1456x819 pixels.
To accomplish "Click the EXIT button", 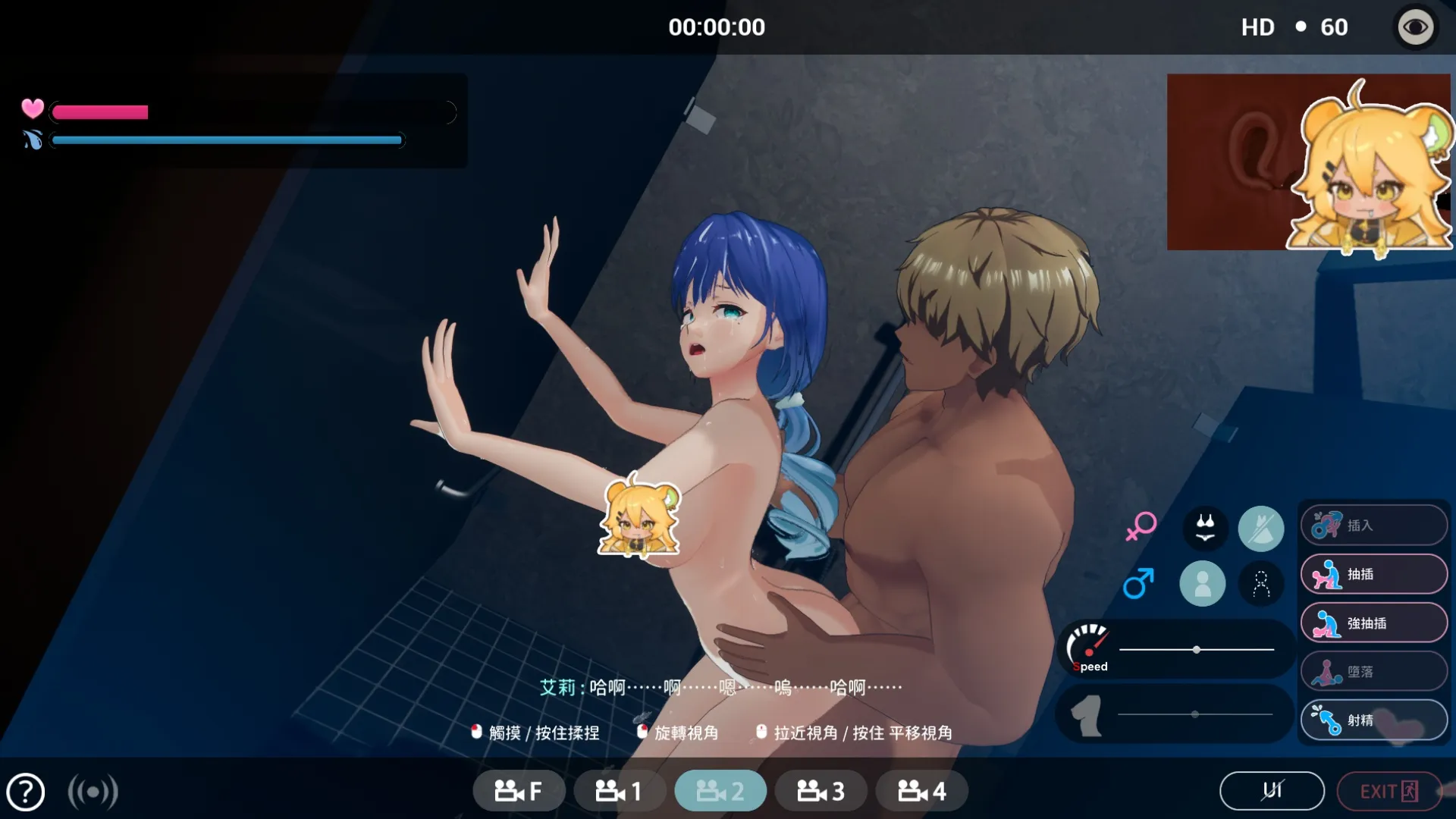I will (x=1389, y=791).
